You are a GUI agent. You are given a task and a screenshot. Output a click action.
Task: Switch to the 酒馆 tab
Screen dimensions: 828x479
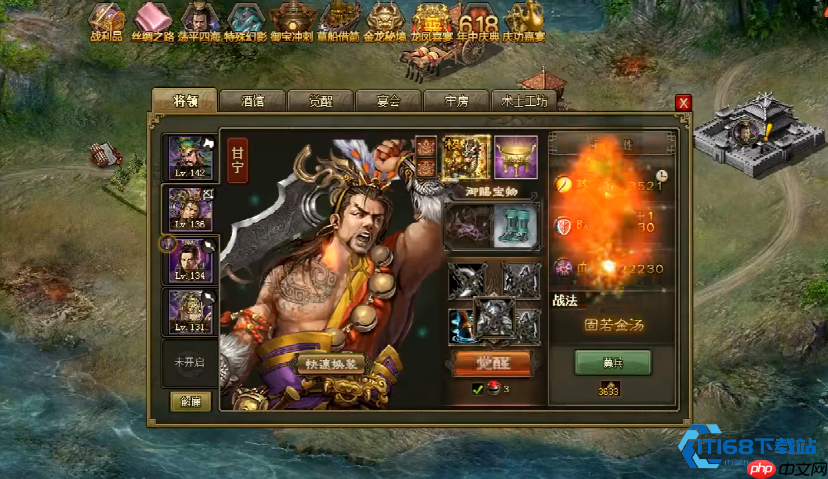(252, 101)
